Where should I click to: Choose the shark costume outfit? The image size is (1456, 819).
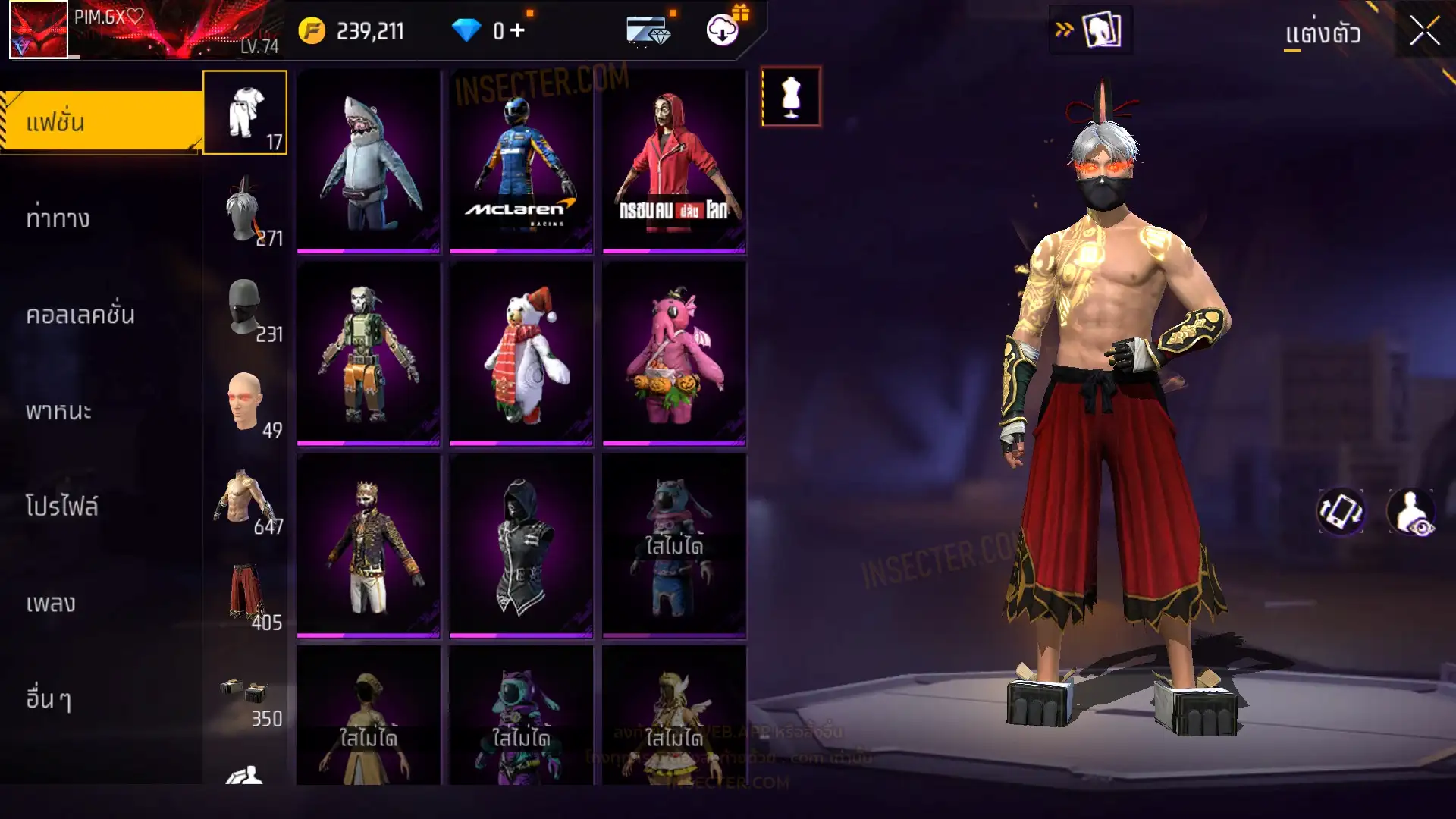point(369,162)
